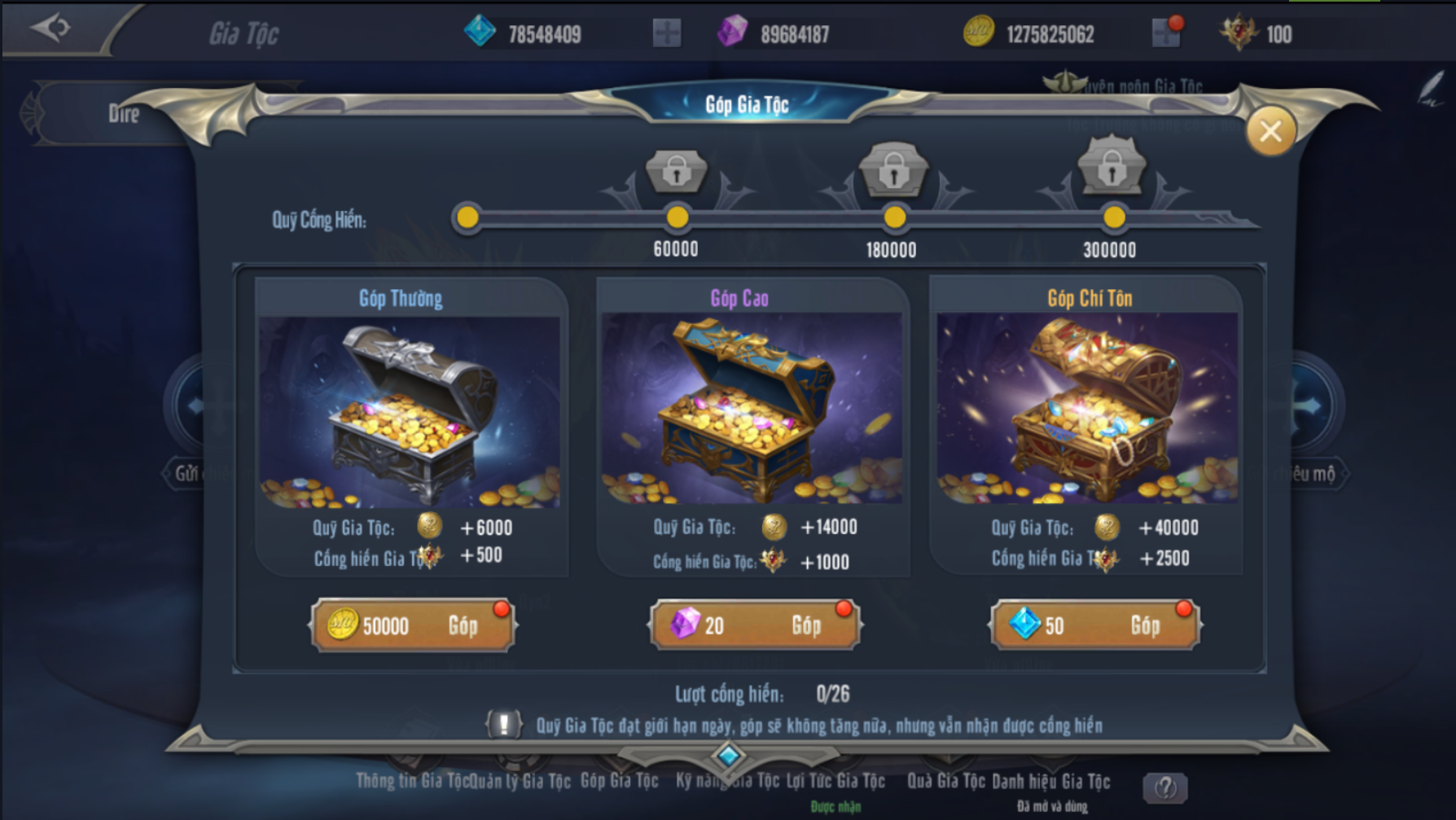
Task: Select the Góp Chí Tôn golden chest image
Action: point(1087,410)
